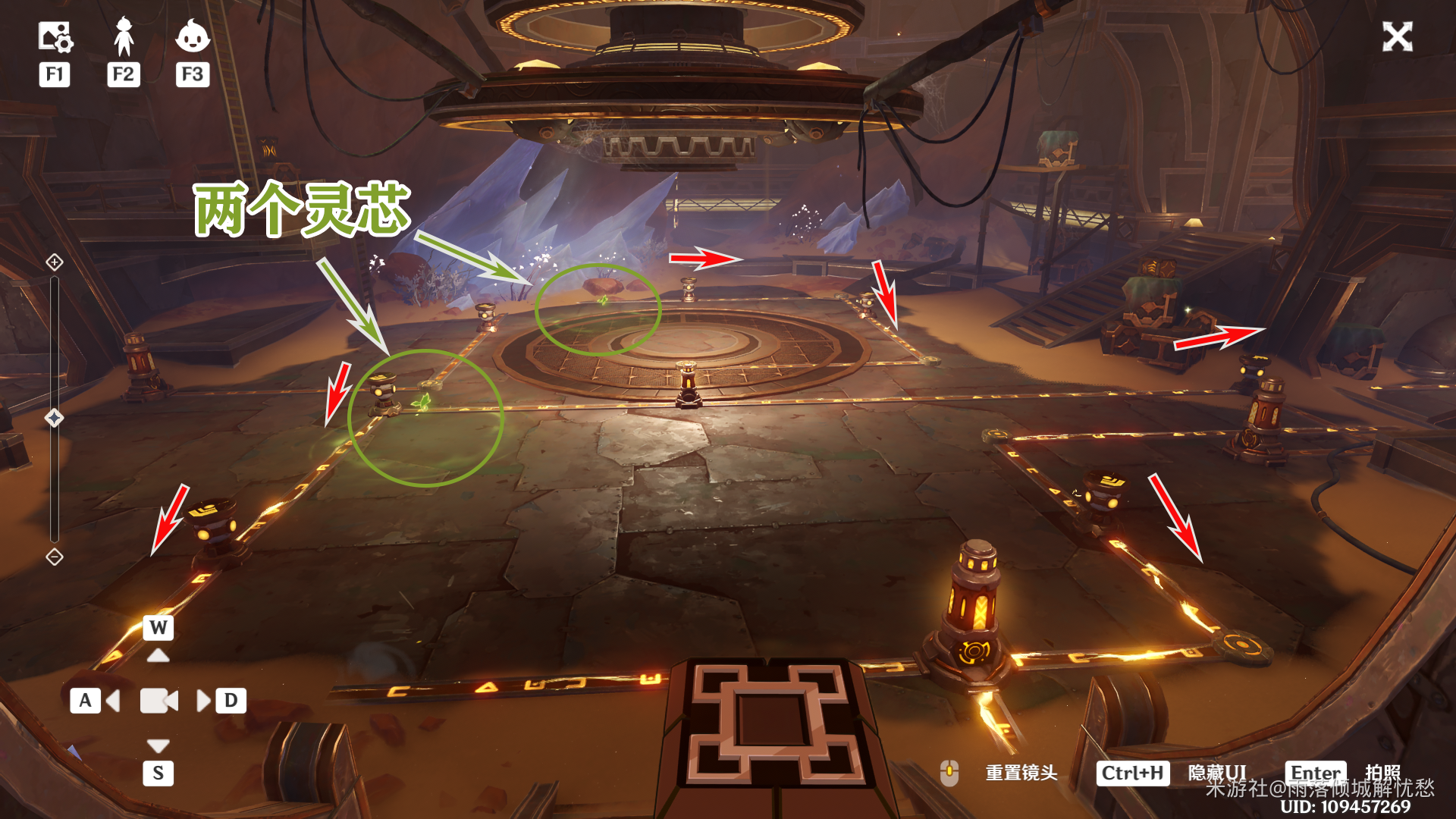
Task: Open the facial expression options
Action: 193,36
